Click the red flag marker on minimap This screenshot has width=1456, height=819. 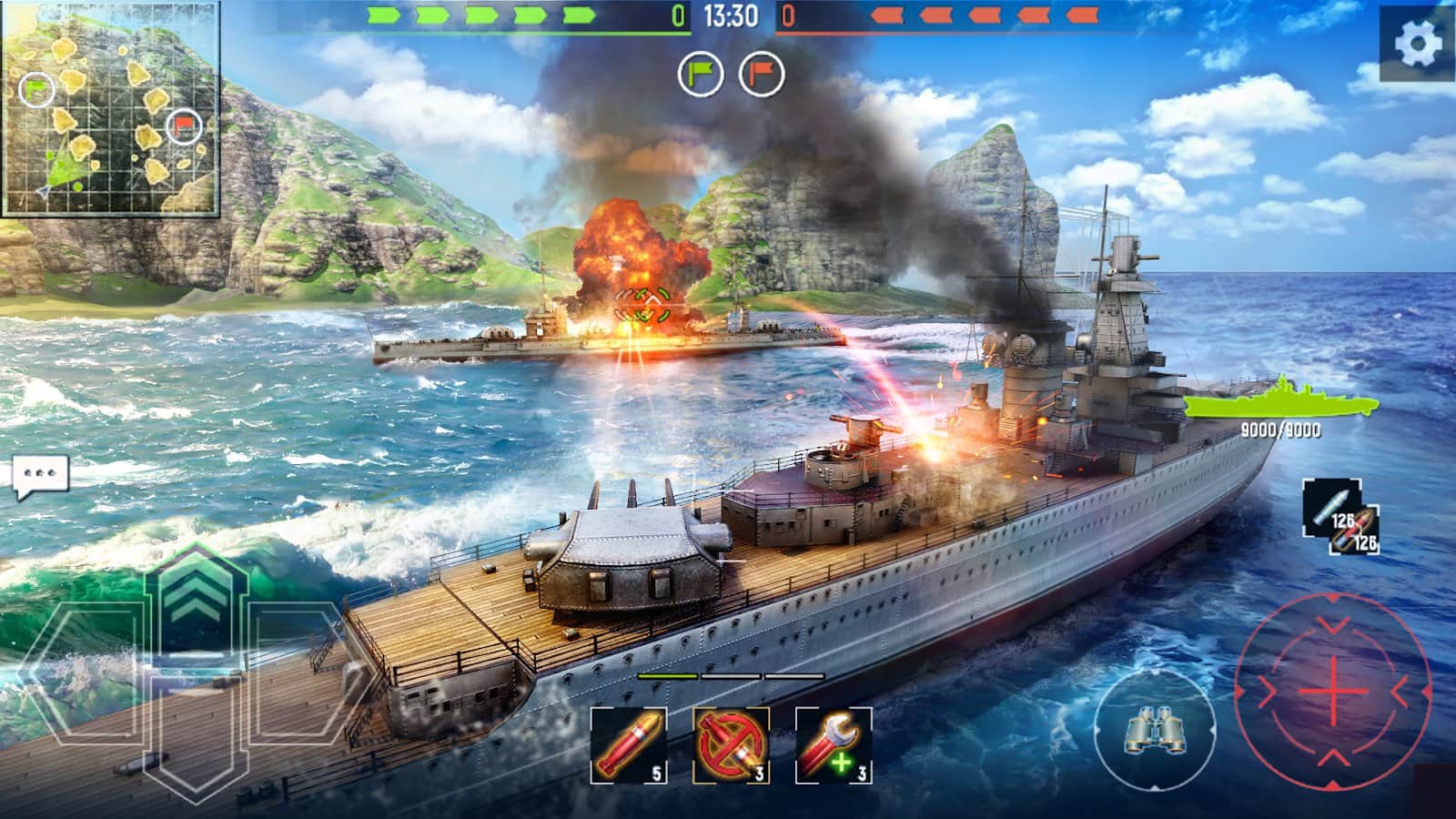tap(184, 127)
